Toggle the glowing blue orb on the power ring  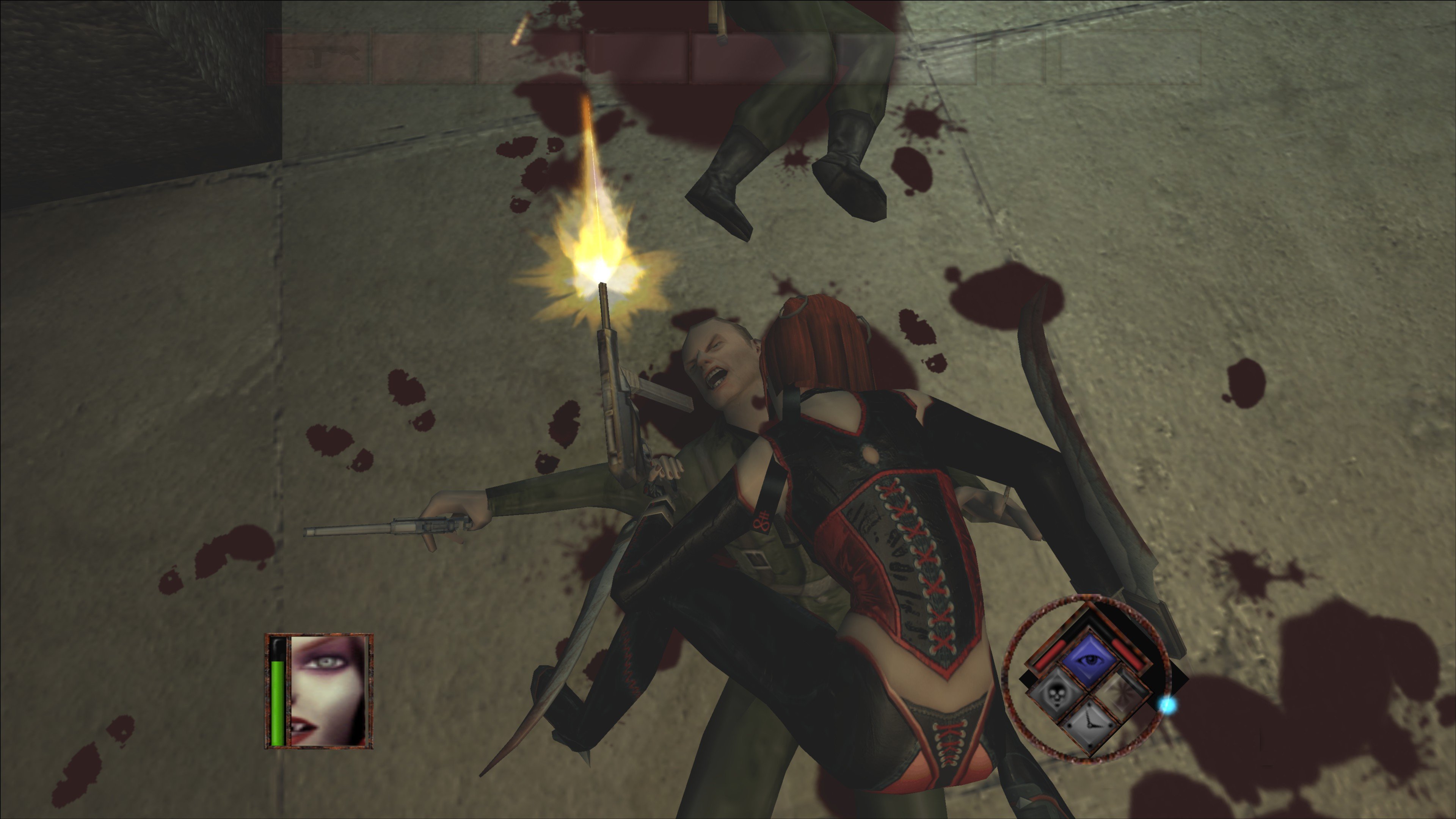click(x=1167, y=705)
